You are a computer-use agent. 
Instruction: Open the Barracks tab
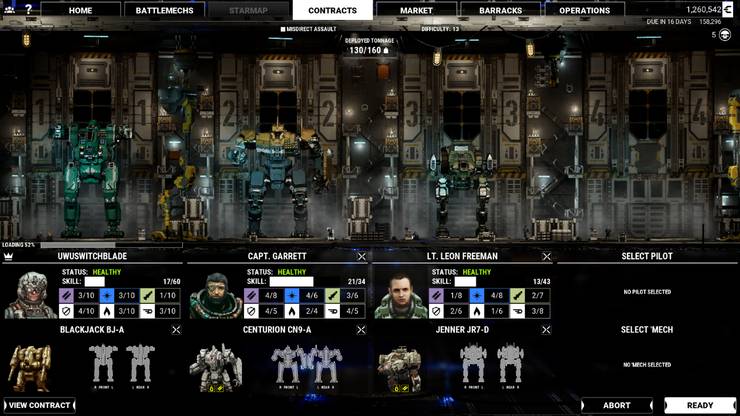click(501, 10)
